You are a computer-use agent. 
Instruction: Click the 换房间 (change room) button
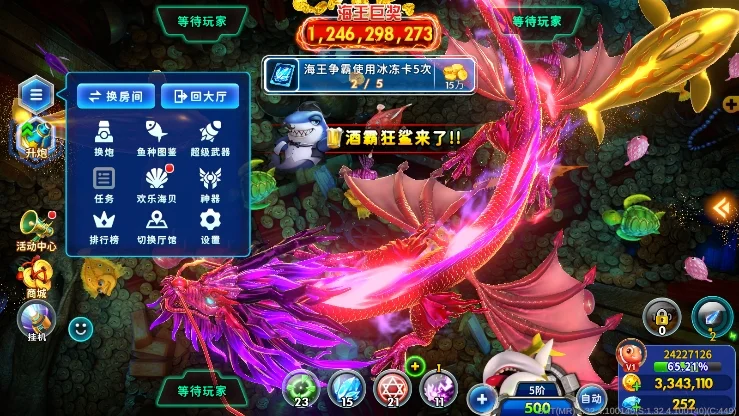click(x=115, y=96)
